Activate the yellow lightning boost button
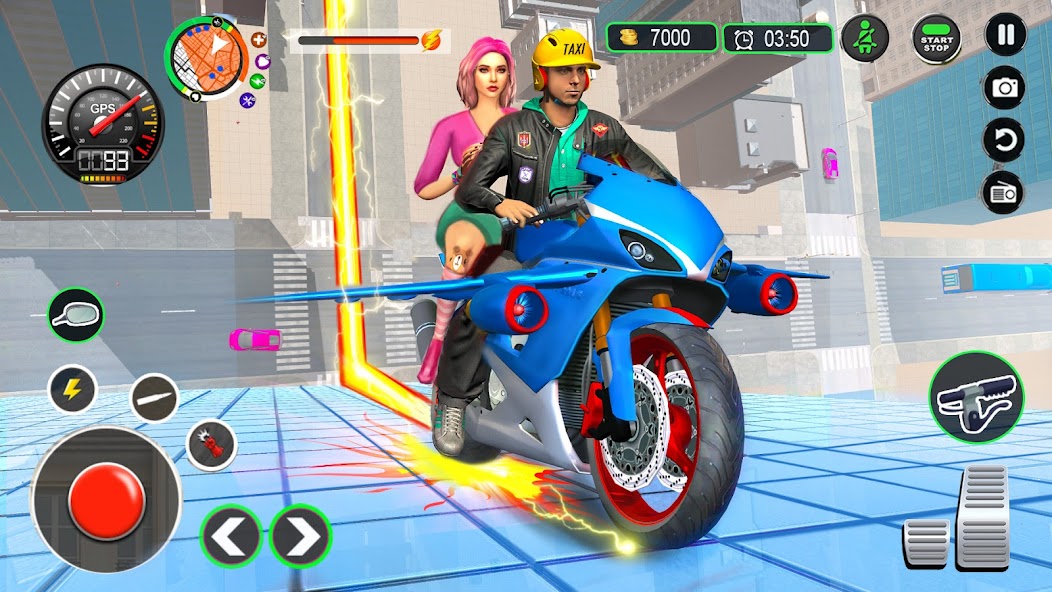The width and height of the screenshot is (1052, 592). tap(73, 389)
